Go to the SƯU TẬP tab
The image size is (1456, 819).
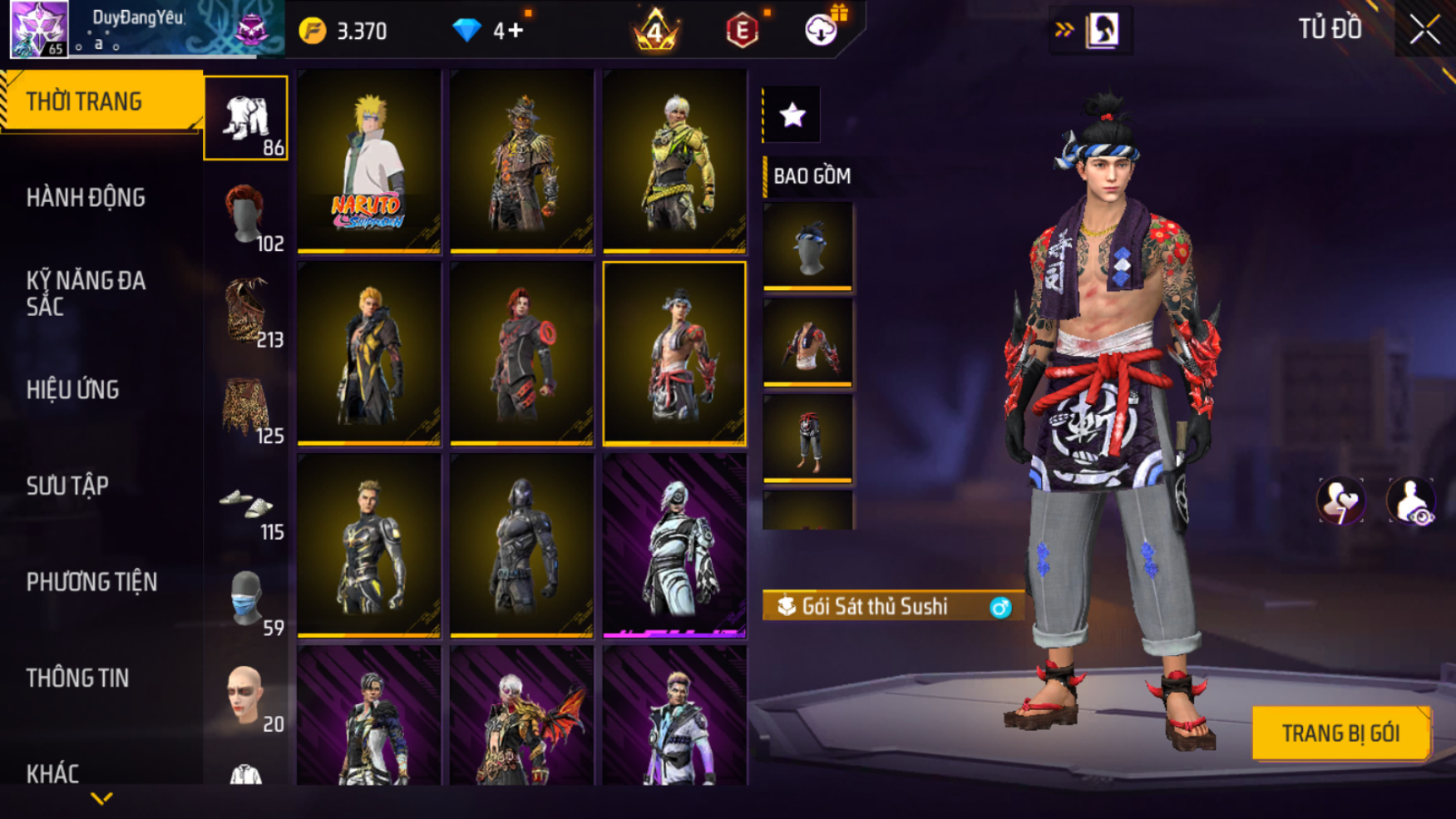click(67, 486)
